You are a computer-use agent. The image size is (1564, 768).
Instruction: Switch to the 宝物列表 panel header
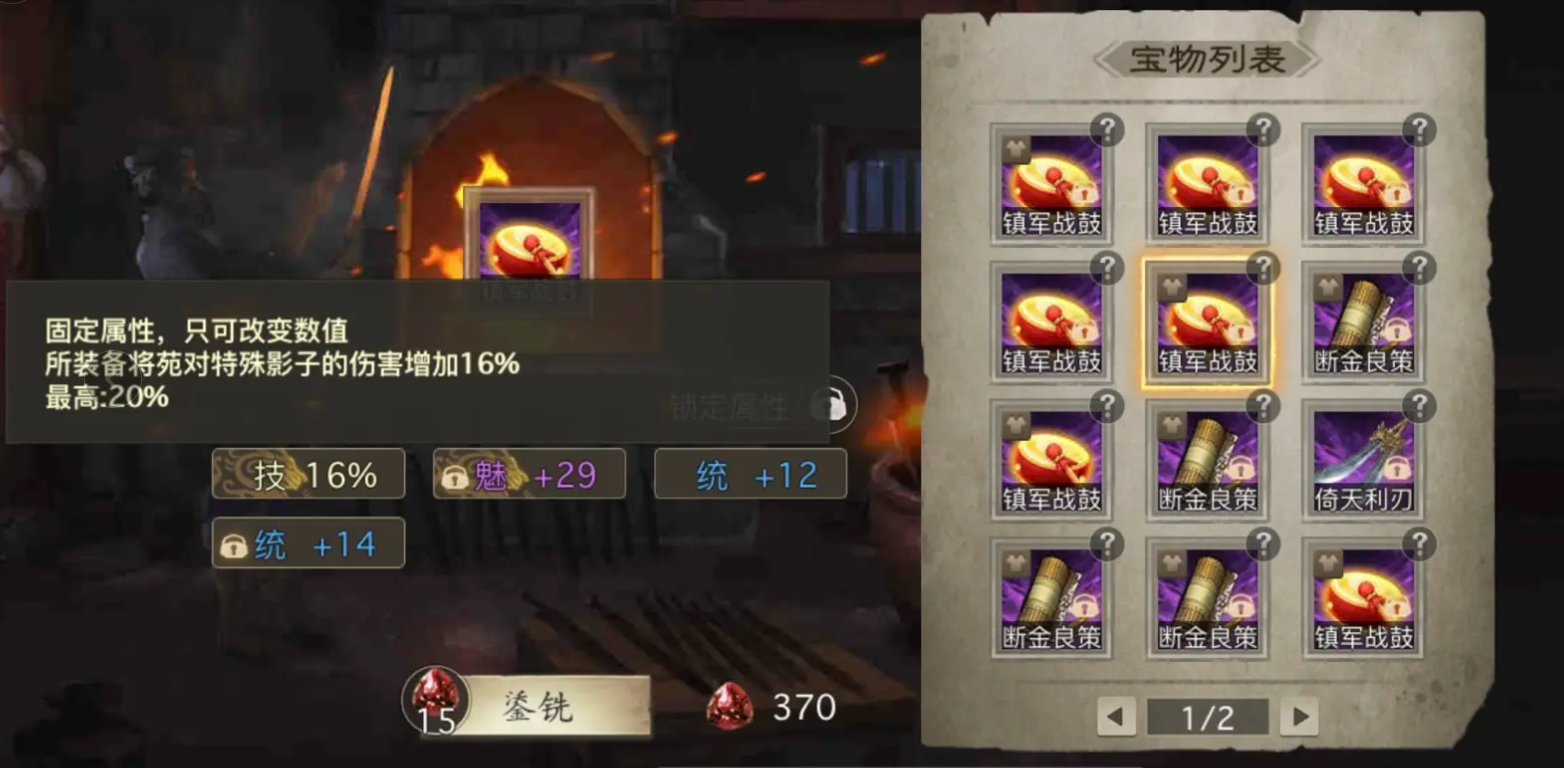point(1207,57)
